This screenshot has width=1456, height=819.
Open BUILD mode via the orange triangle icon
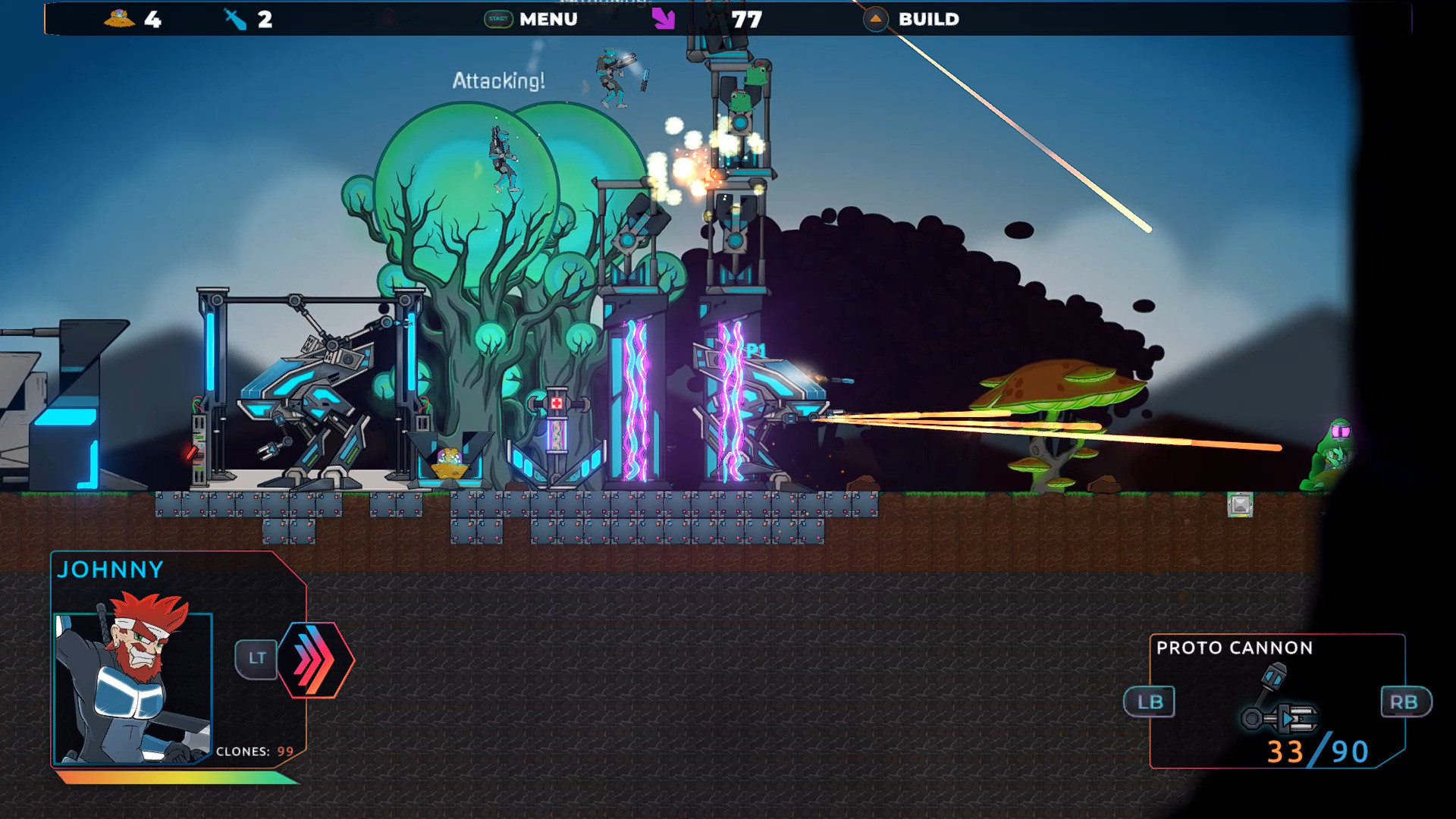click(874, 17)
